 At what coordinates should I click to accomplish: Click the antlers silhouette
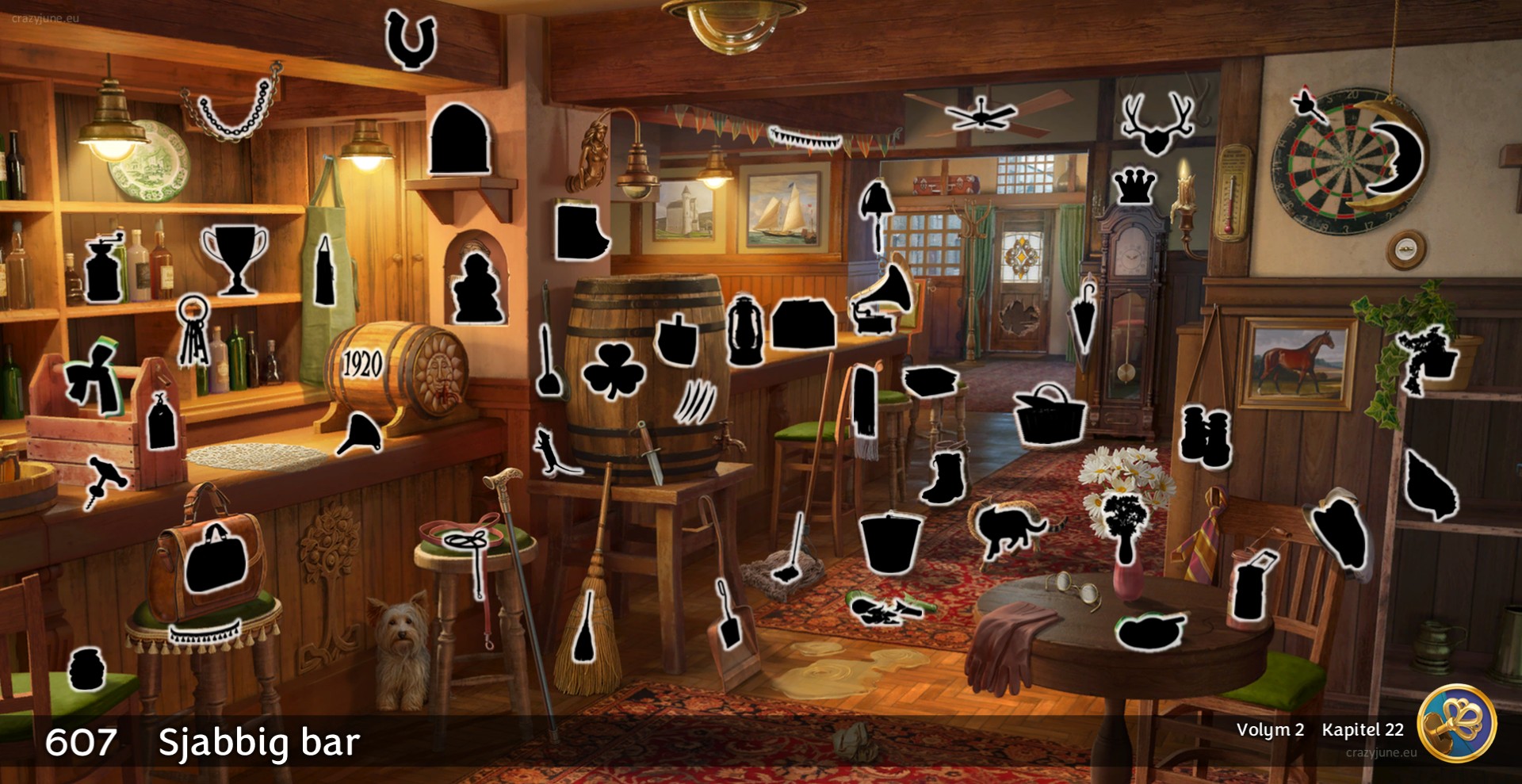coord(1157,124)
